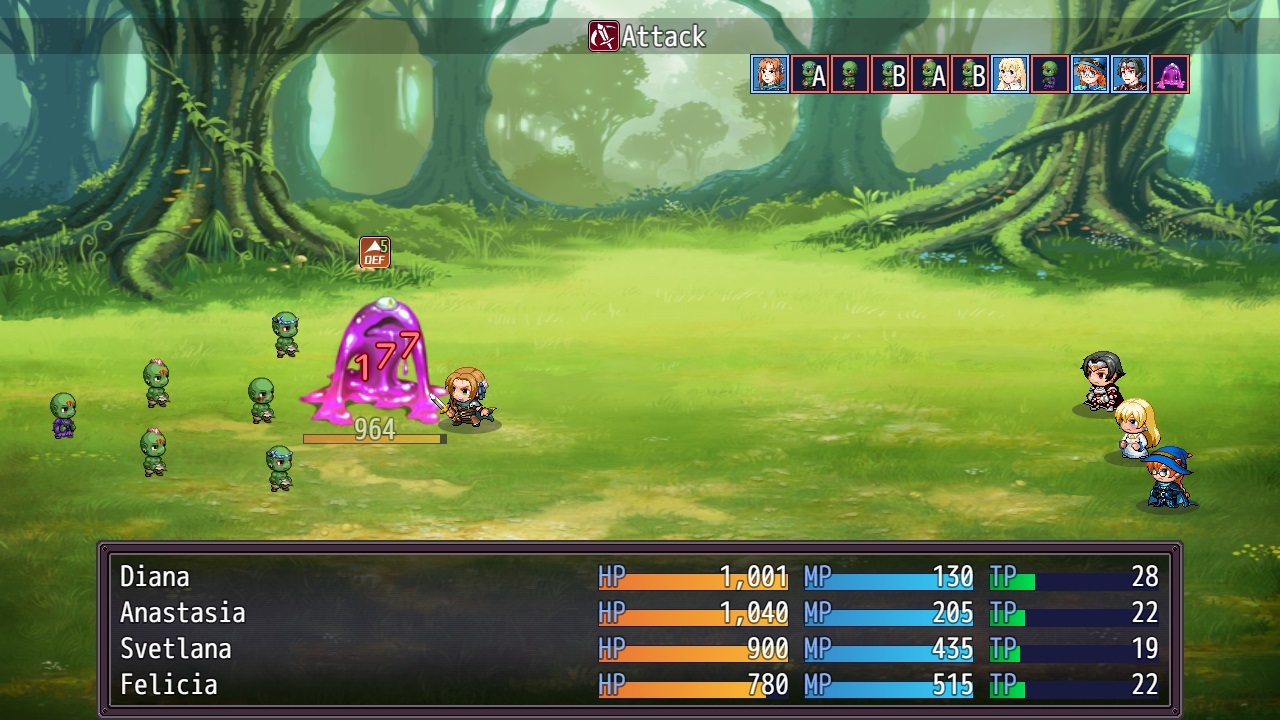1280x720 pixels.
Task: Select the blue witch hat portrait in turn order
Action: (1090, 74)
